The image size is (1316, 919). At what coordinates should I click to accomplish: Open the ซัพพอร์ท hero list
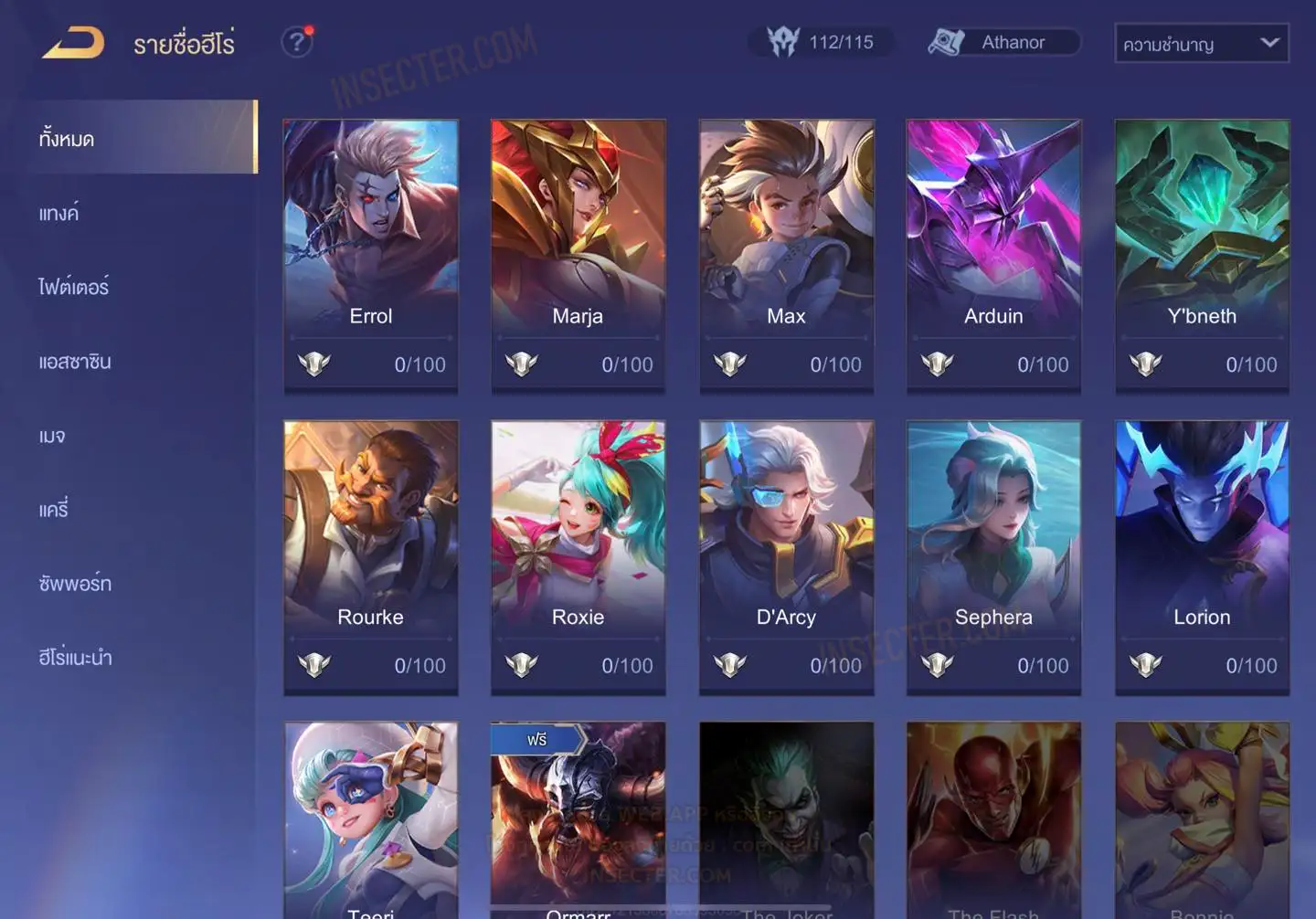pos(75,584)
